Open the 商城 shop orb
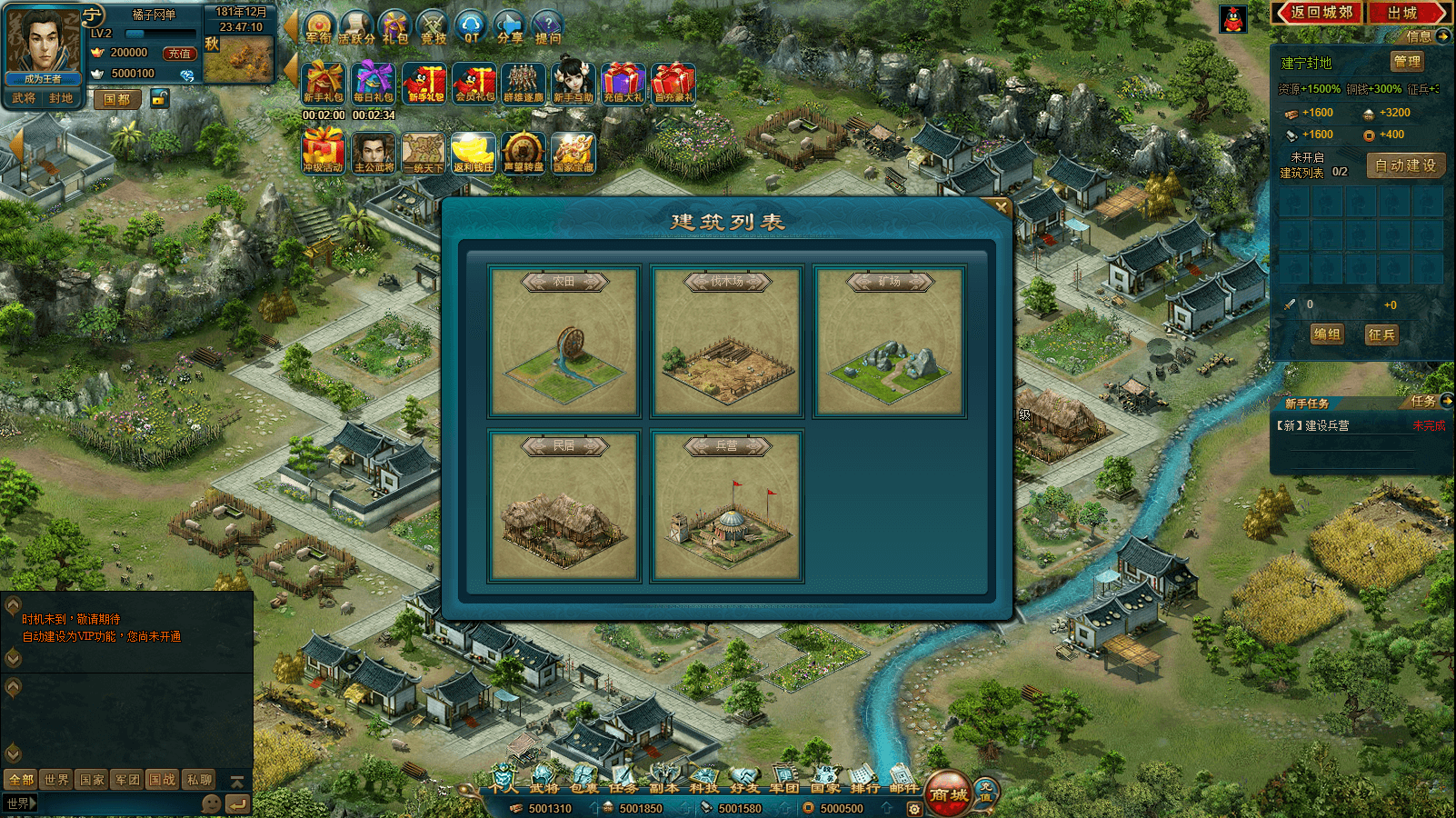Viewport: 1456px width, 818px height. pos(948,793)
